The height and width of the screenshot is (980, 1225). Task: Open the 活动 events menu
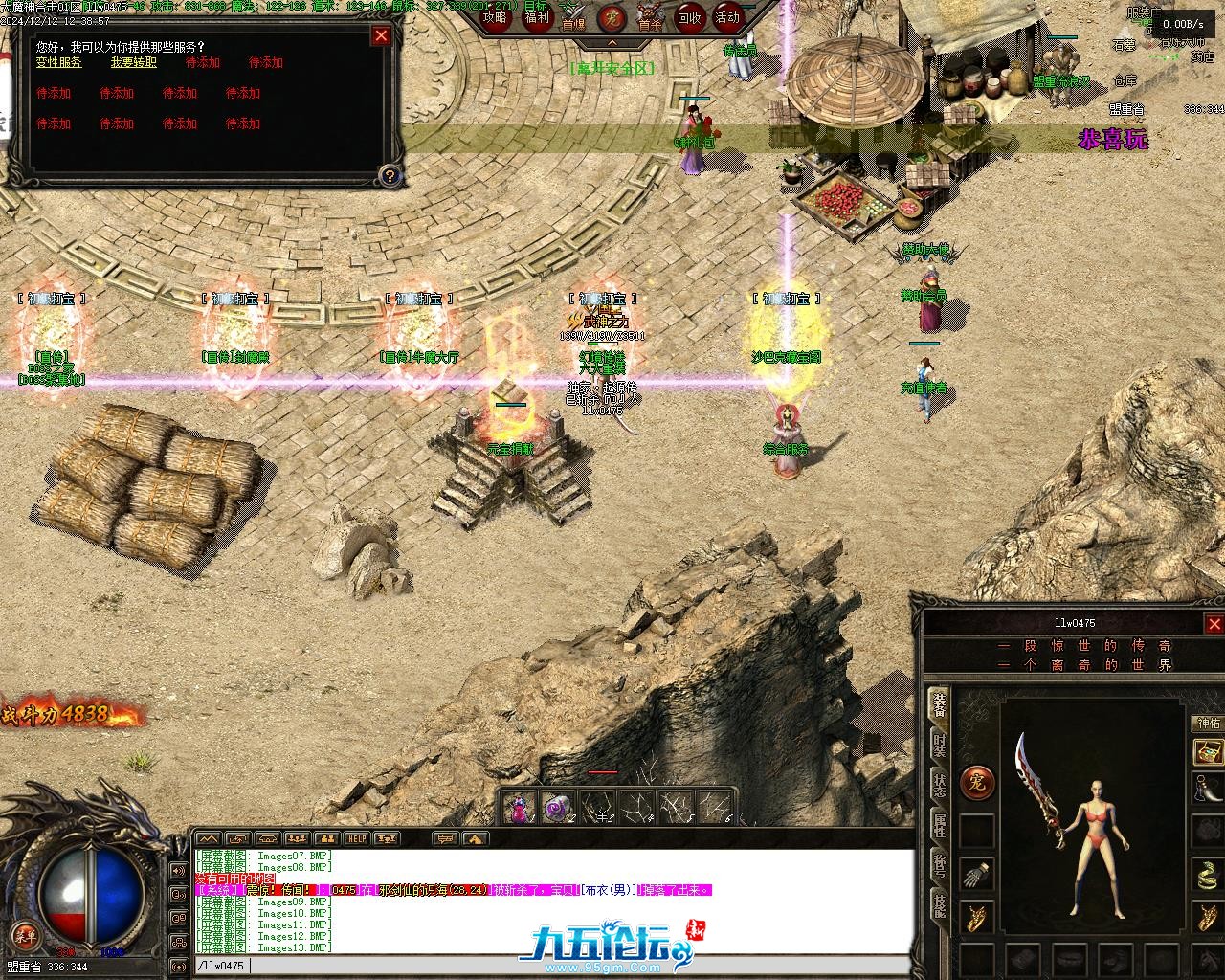(728, 17)
